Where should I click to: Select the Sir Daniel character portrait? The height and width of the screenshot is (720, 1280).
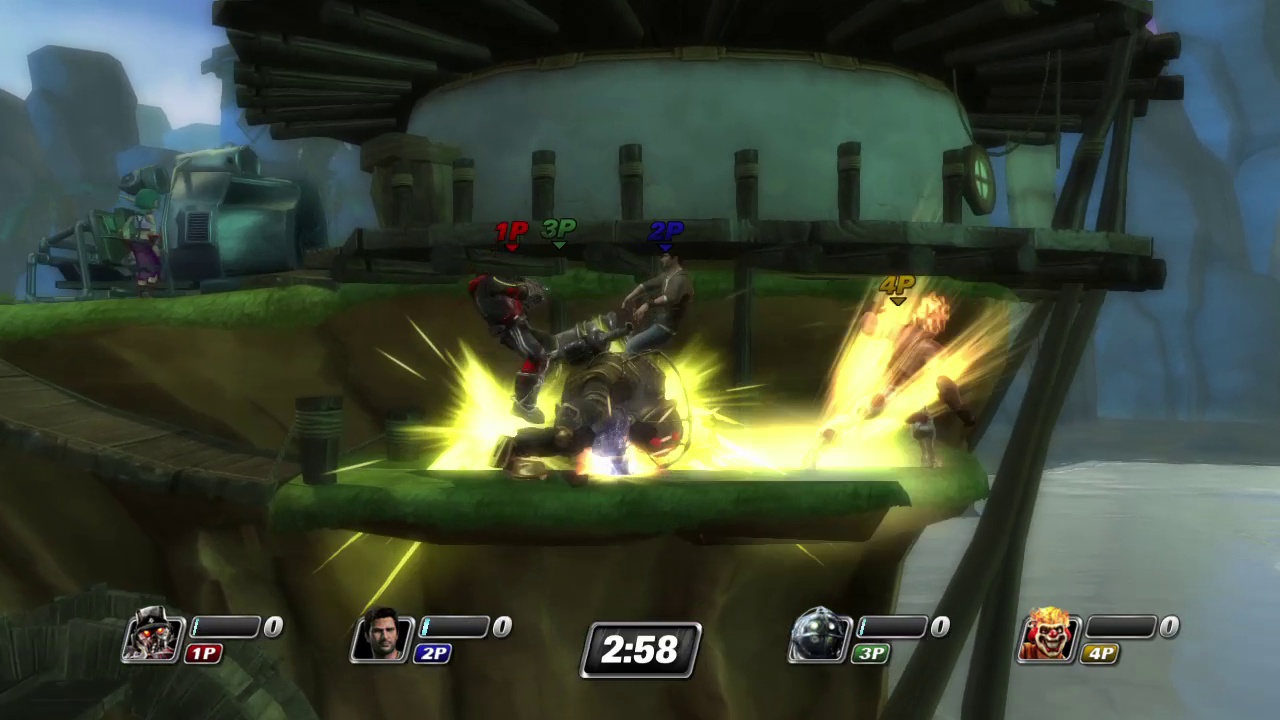click(x=152, y=637)
